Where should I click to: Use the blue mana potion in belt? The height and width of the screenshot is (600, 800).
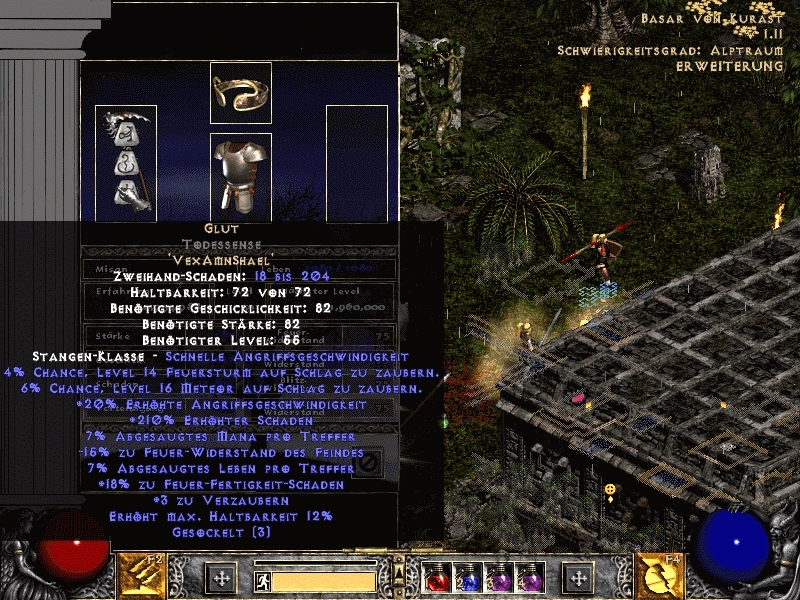pyautogui.click(x=466, y=578)
